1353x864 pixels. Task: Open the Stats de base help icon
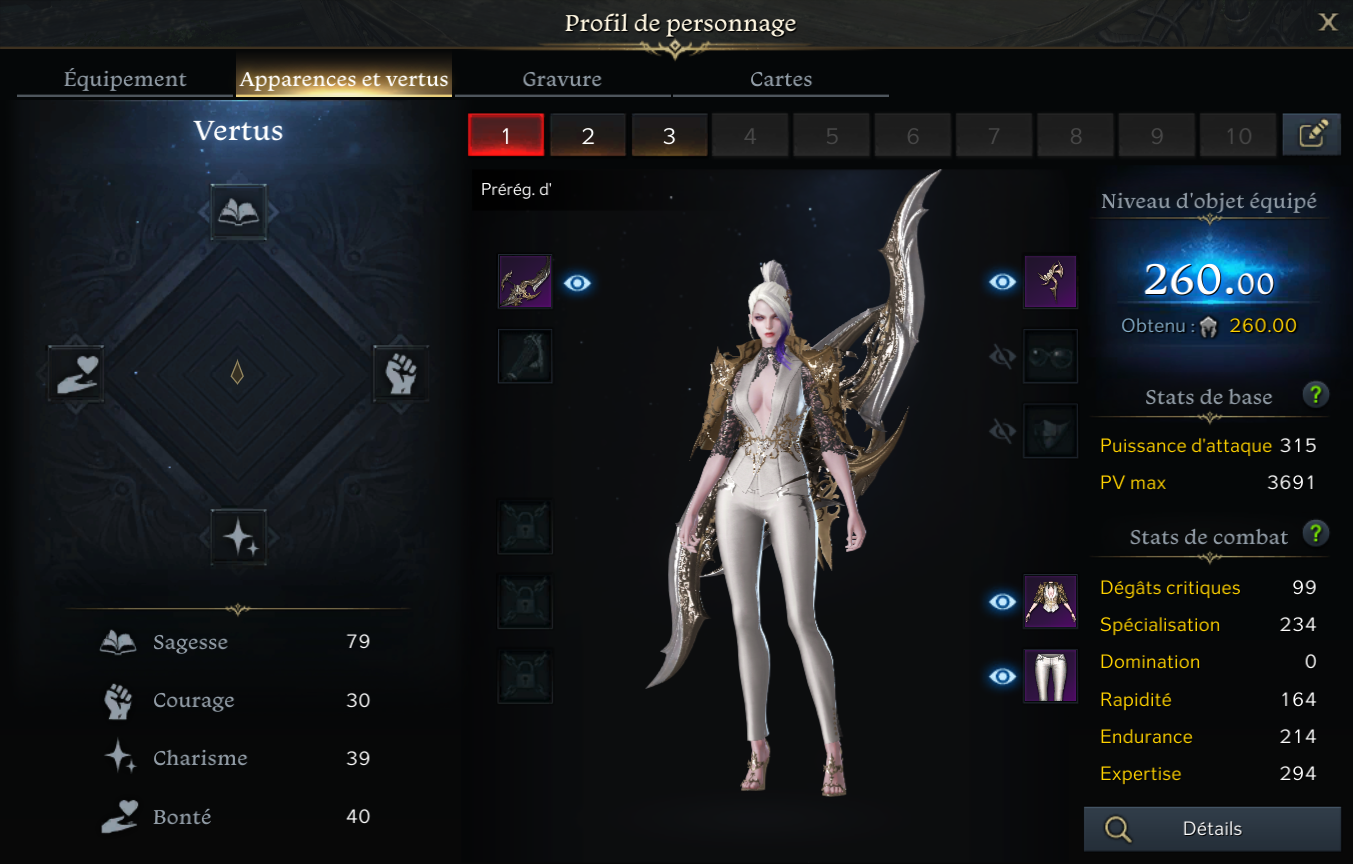tap(1316, 394)
